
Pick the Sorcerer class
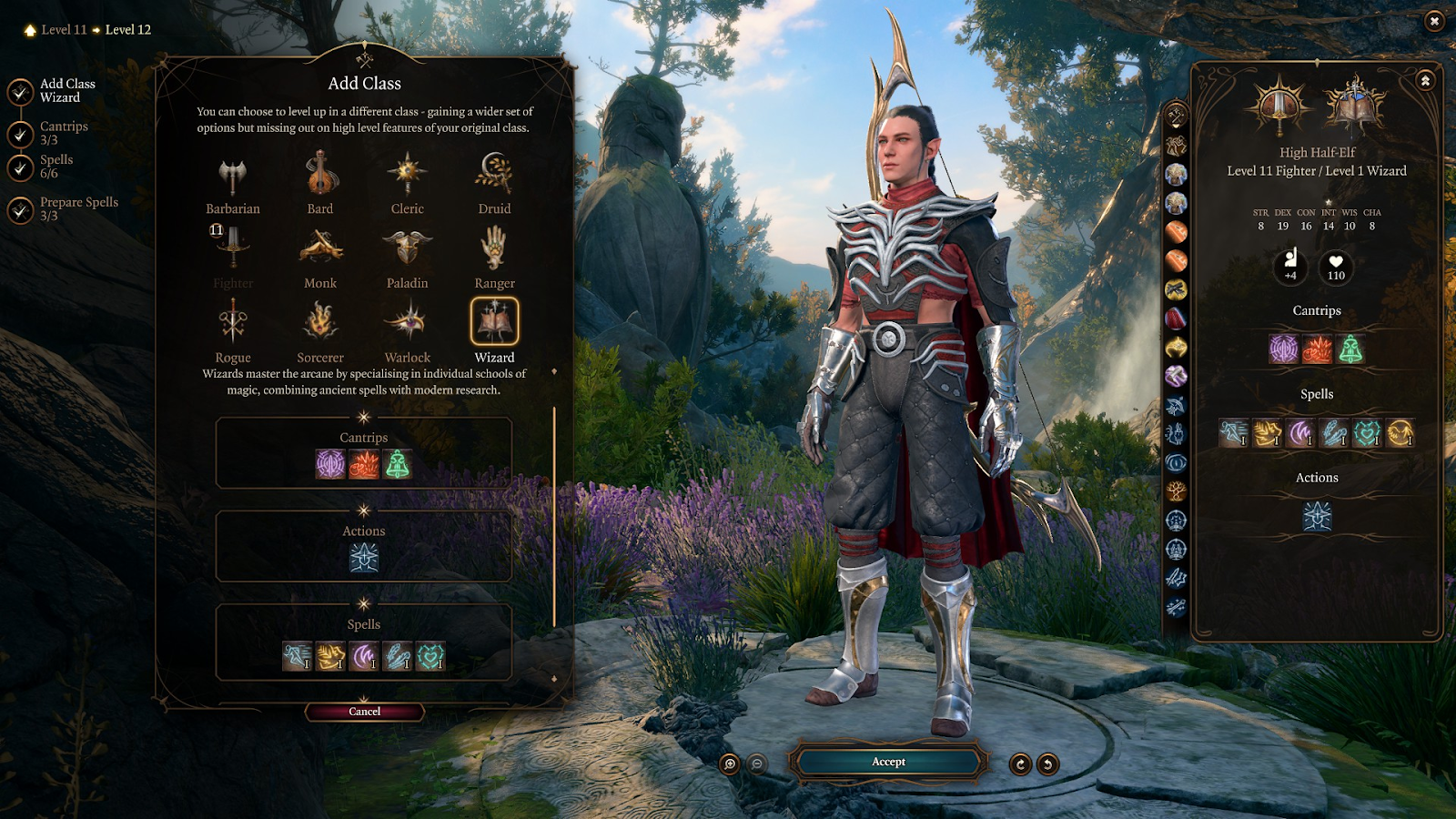[x=320, y=323]
